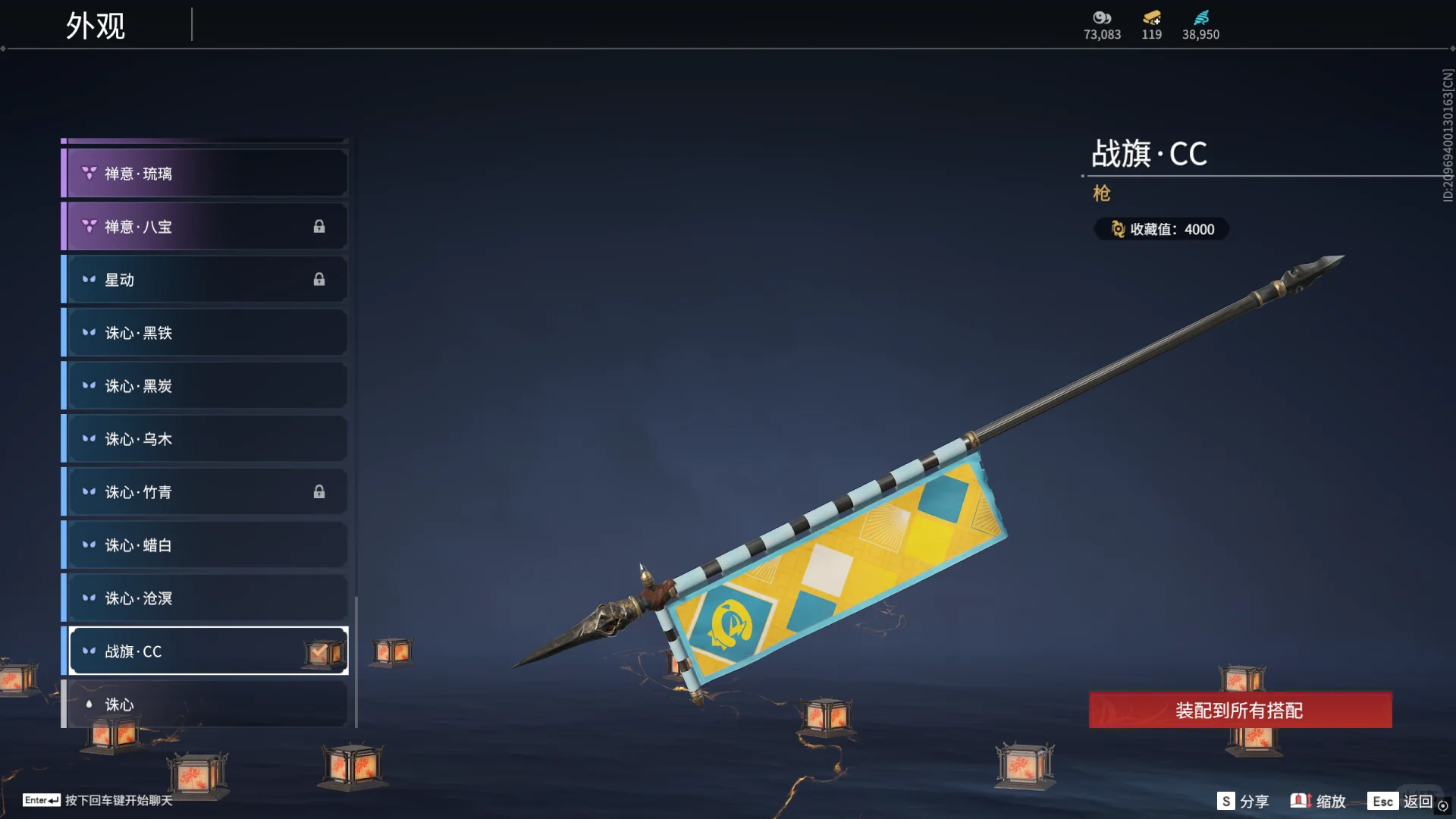The height and width of the screenshot is (819, 1456).
Task: Pick the base 诛心 skin row
Action: 205,704
